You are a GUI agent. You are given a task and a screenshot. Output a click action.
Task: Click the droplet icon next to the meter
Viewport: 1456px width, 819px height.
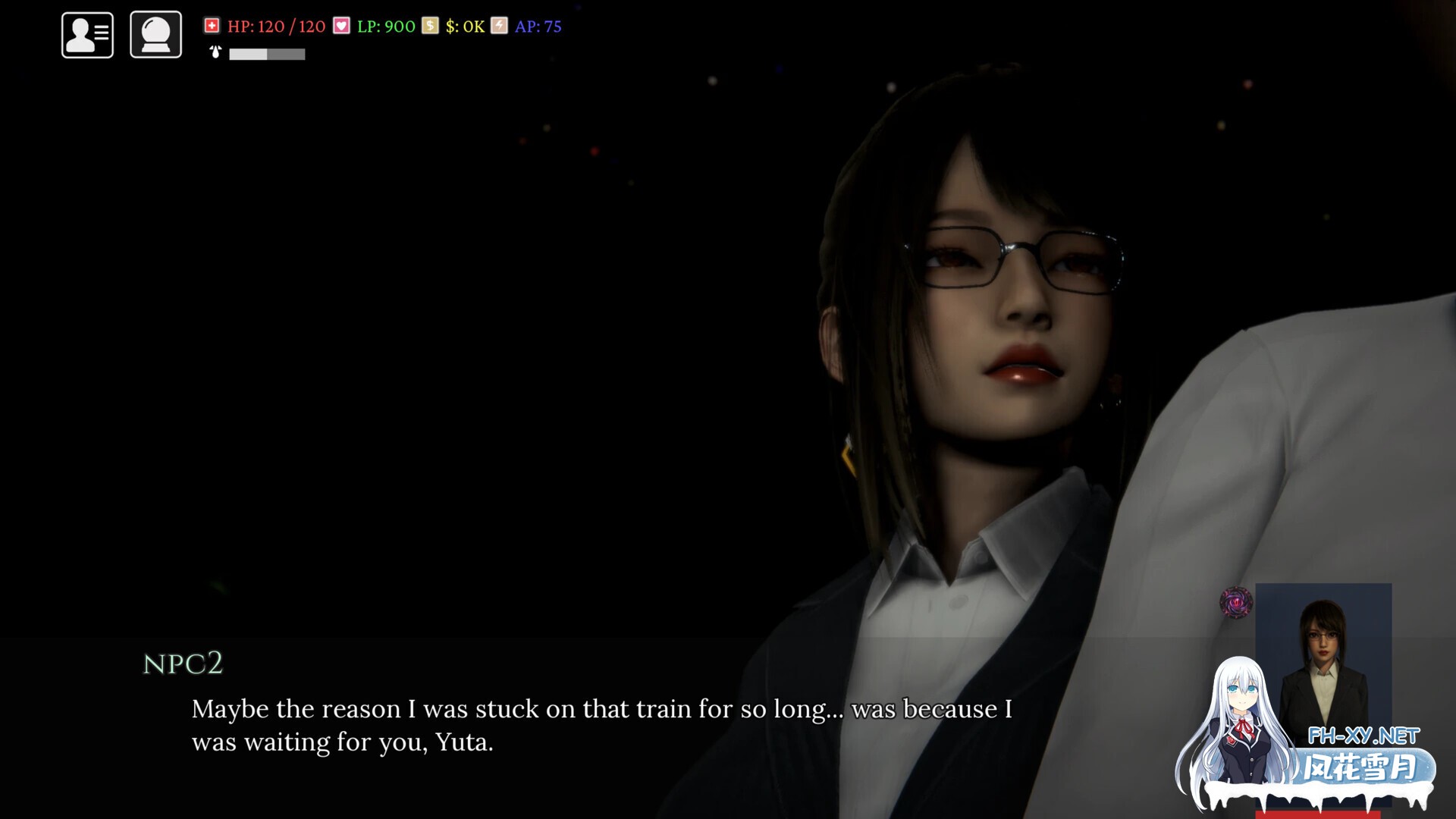point(214,54)
